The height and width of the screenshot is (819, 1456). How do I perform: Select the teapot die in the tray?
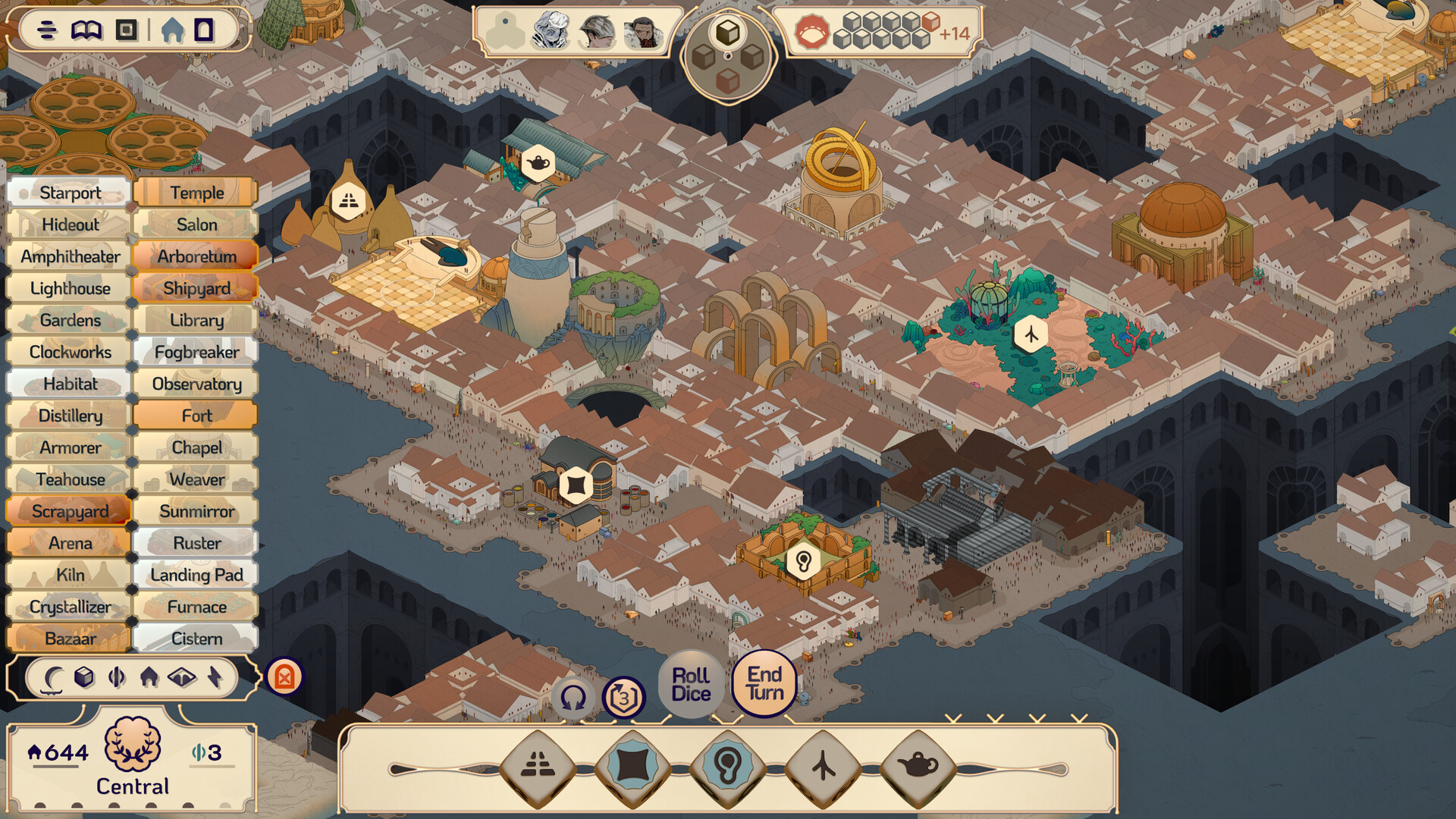(x=918, y=767)
